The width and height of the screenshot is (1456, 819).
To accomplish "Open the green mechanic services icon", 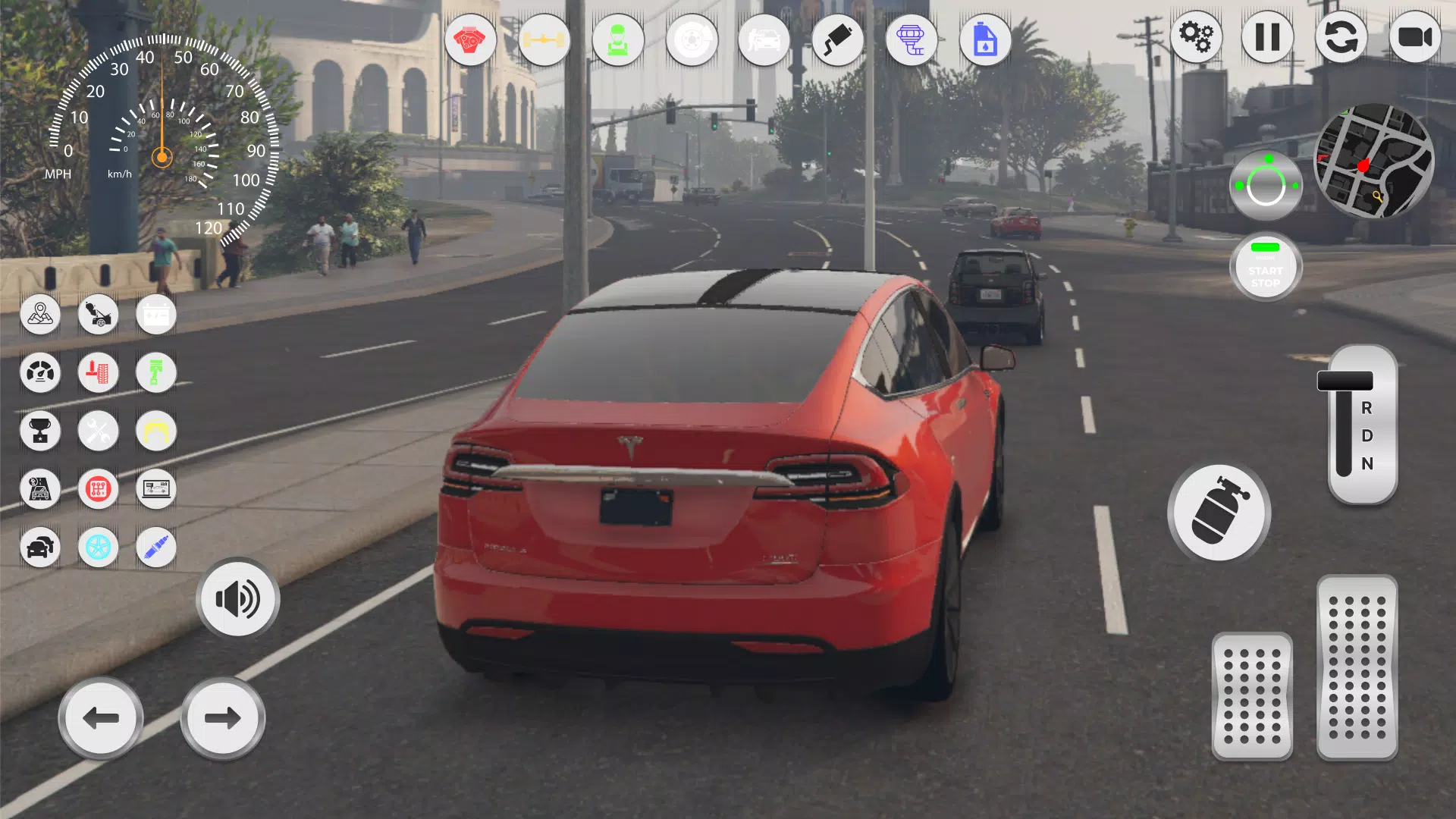I will (619, 41).
